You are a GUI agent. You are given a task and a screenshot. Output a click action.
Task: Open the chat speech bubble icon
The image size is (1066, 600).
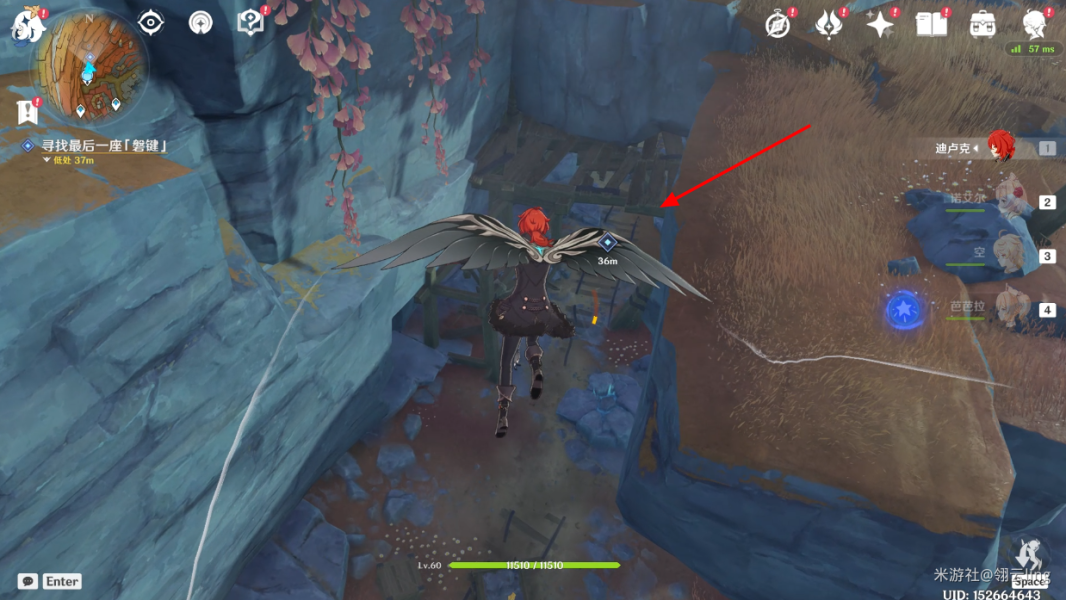[x=28, y=581]
